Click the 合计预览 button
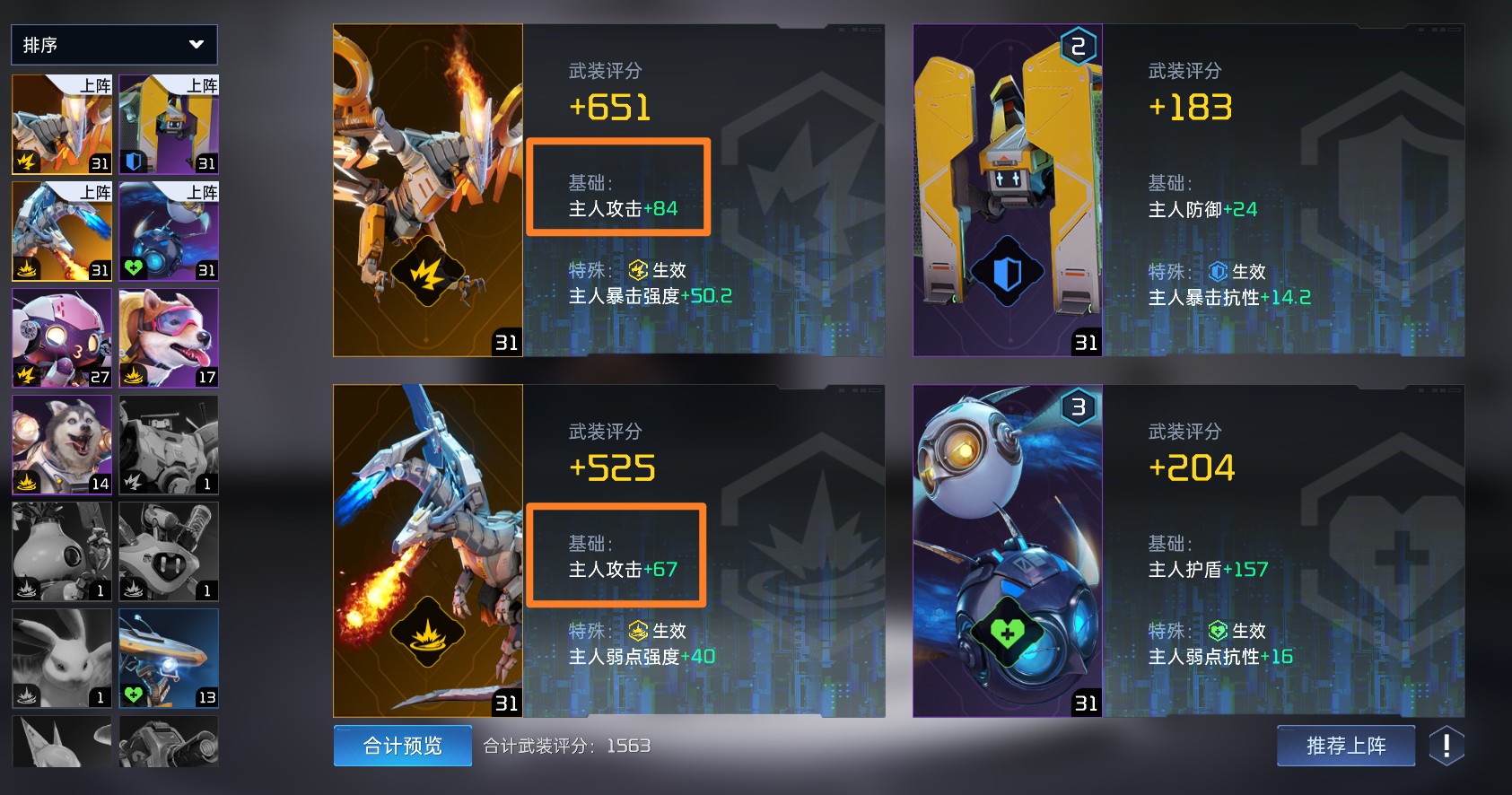1512x795 pixels. coord(401,745)
